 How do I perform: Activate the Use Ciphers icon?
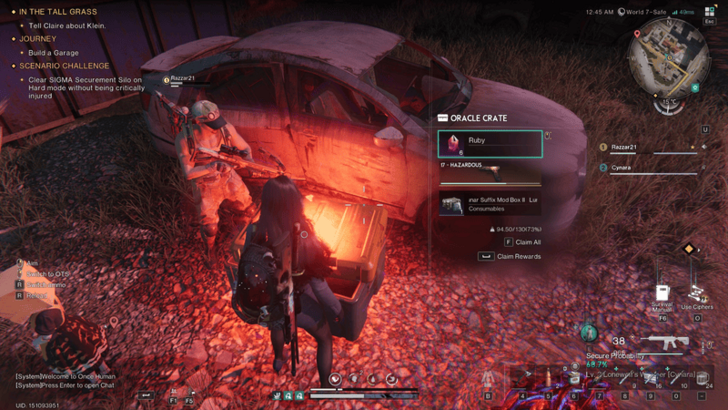coord(697,294)
